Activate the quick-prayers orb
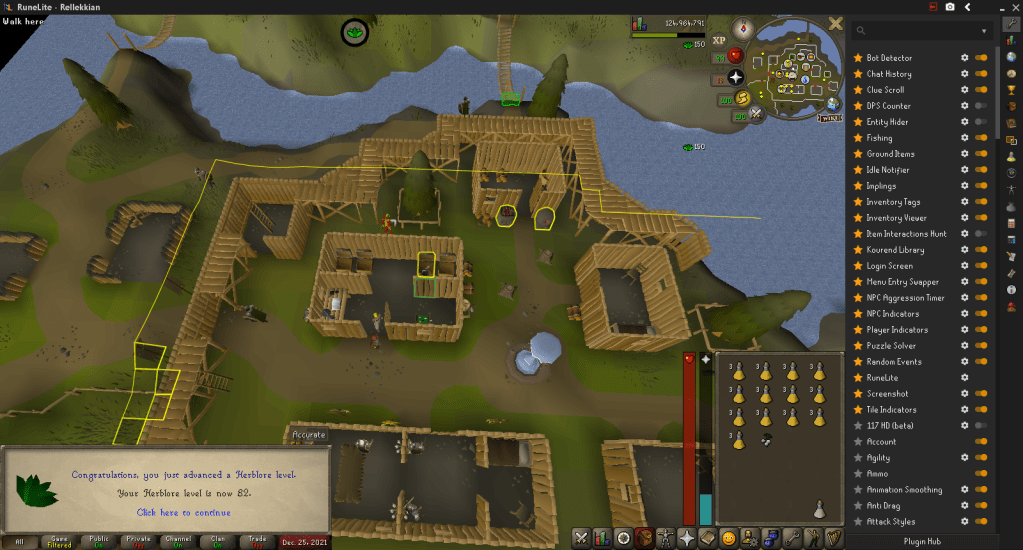This screenshot has width=1023, height=550. coord(736,76)
